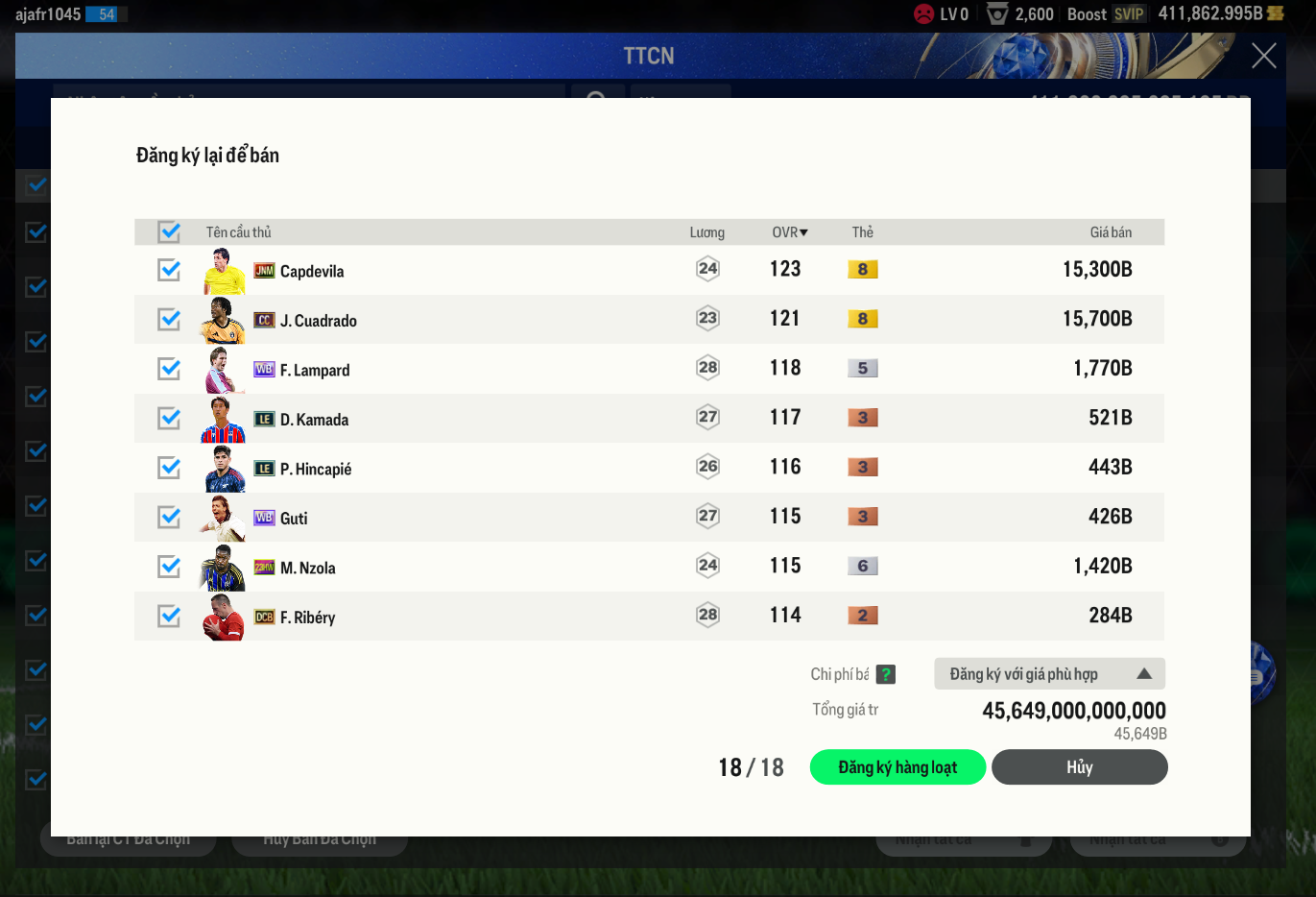Image resolution: width=1316 pixels, height=897 pixels.
Task: Select the Capdevila player portrait
Action: pyautogui.click(x=224, y=271)
